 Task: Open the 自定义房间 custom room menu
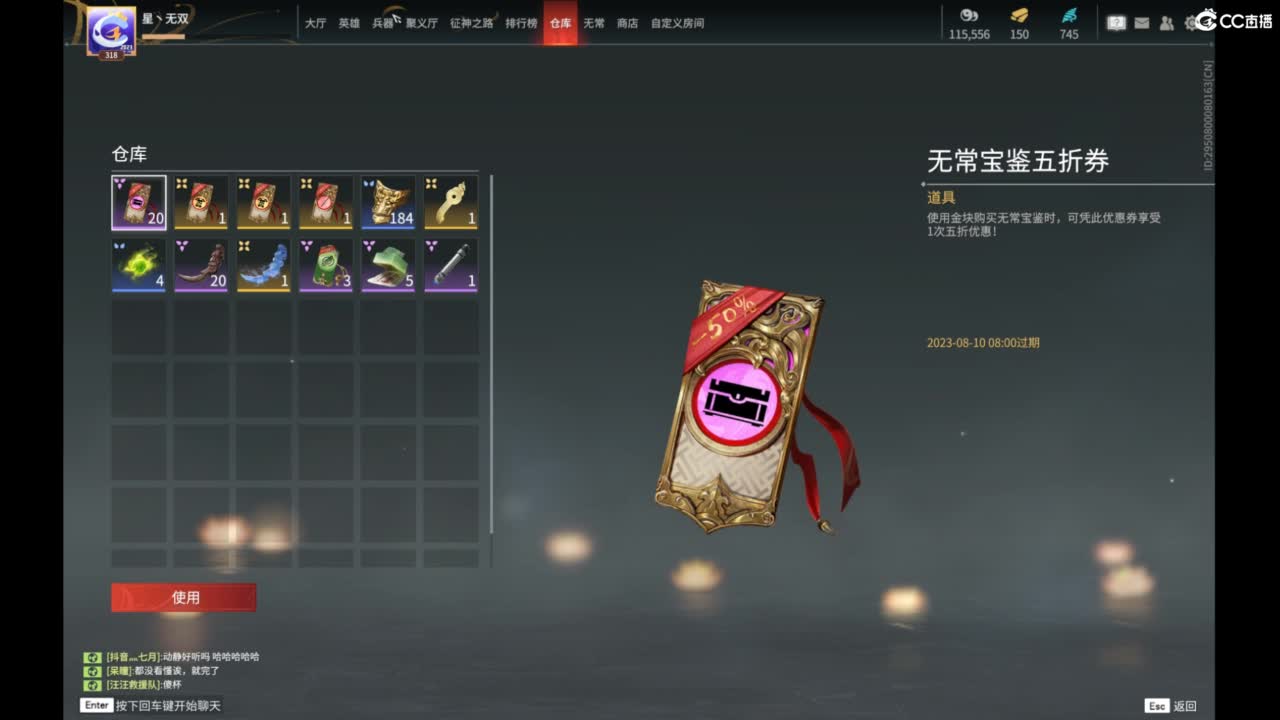coord(676,23)
